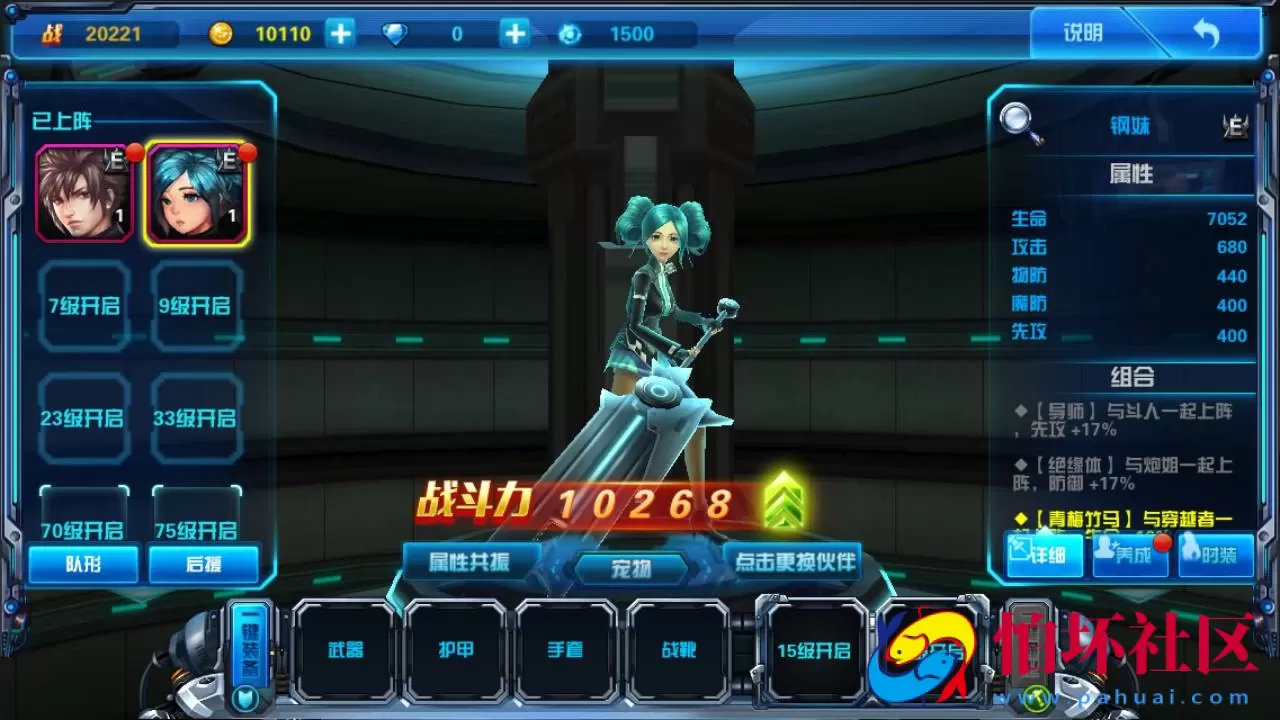Switch to the 属性共振 attribute resonance tab
This screenshot has width=1280, height=720.
[x=470, y=561]
